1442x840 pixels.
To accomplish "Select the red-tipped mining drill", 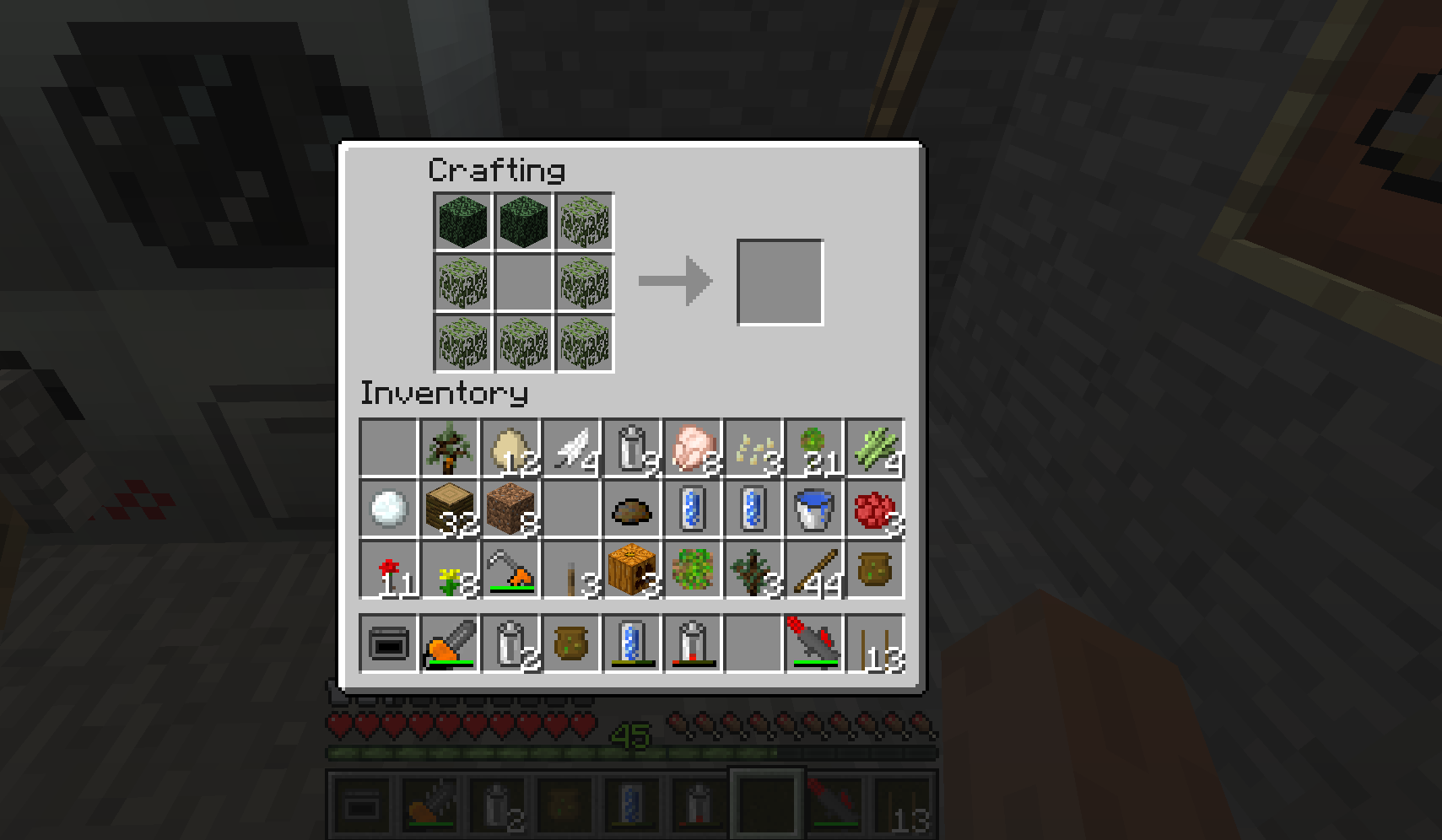I will [x=815, y=644].
